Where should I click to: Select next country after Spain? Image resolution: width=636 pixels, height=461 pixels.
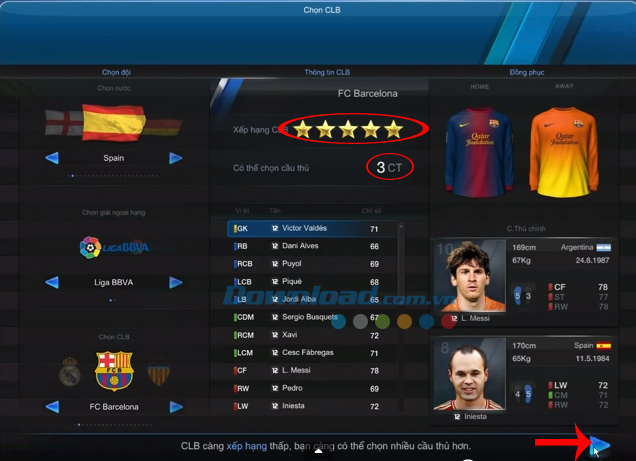pyautogui.click(x=176, y=158)
